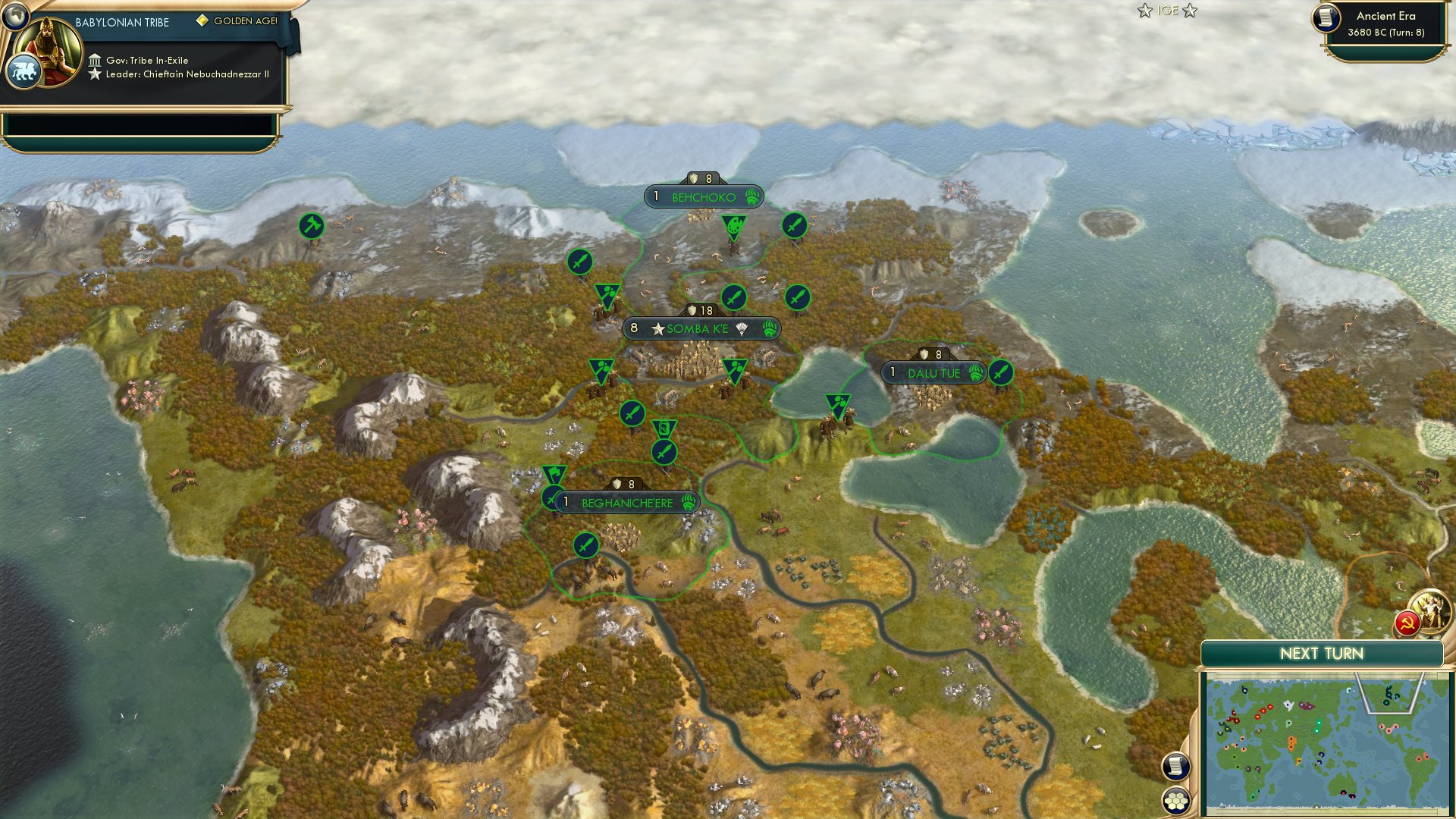
Task: Click the right star toggle beside IGE
Action: (1191, 11)
